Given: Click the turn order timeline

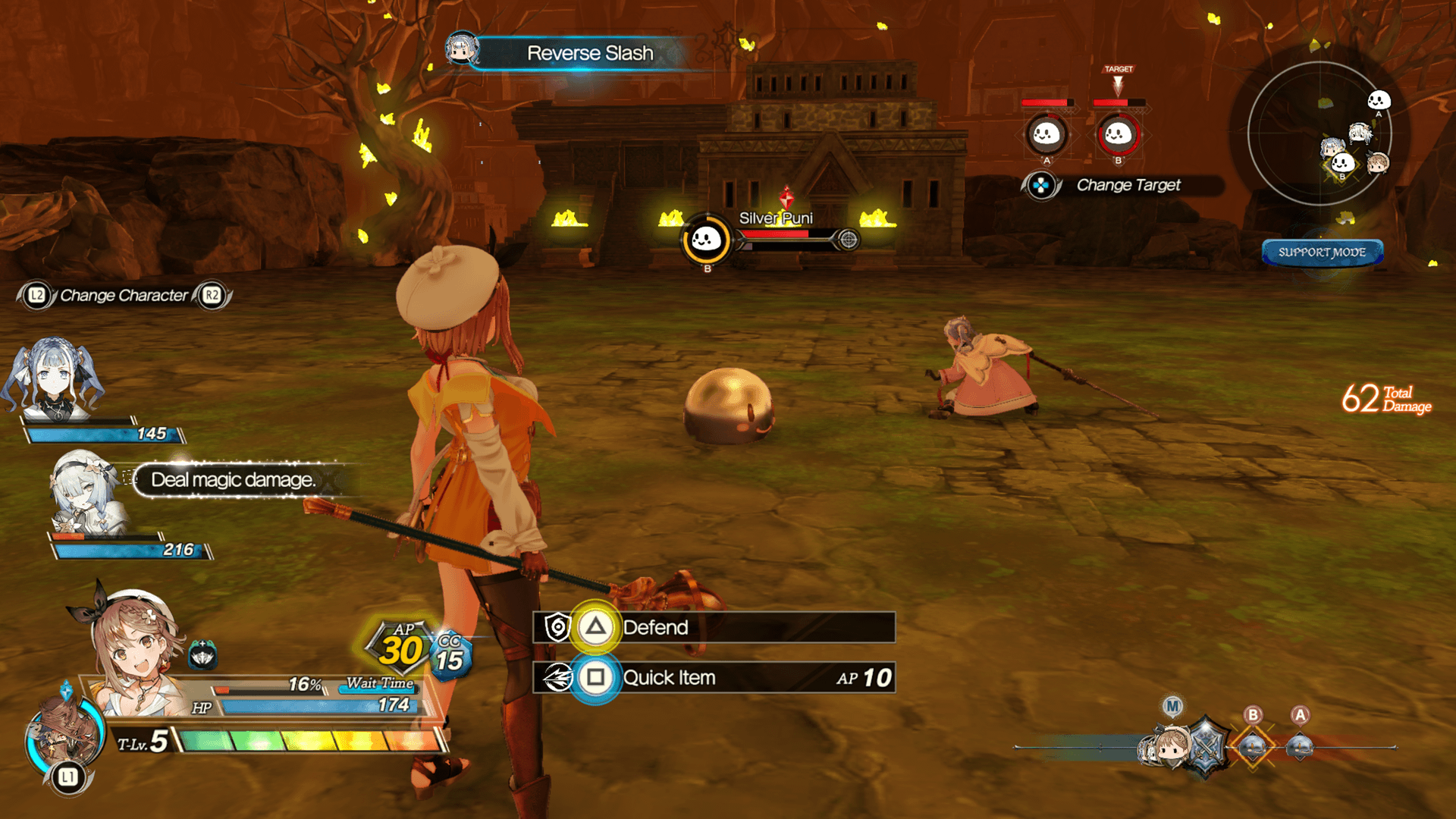Looking at the screenshot, I should click(x=1206, y=747).
